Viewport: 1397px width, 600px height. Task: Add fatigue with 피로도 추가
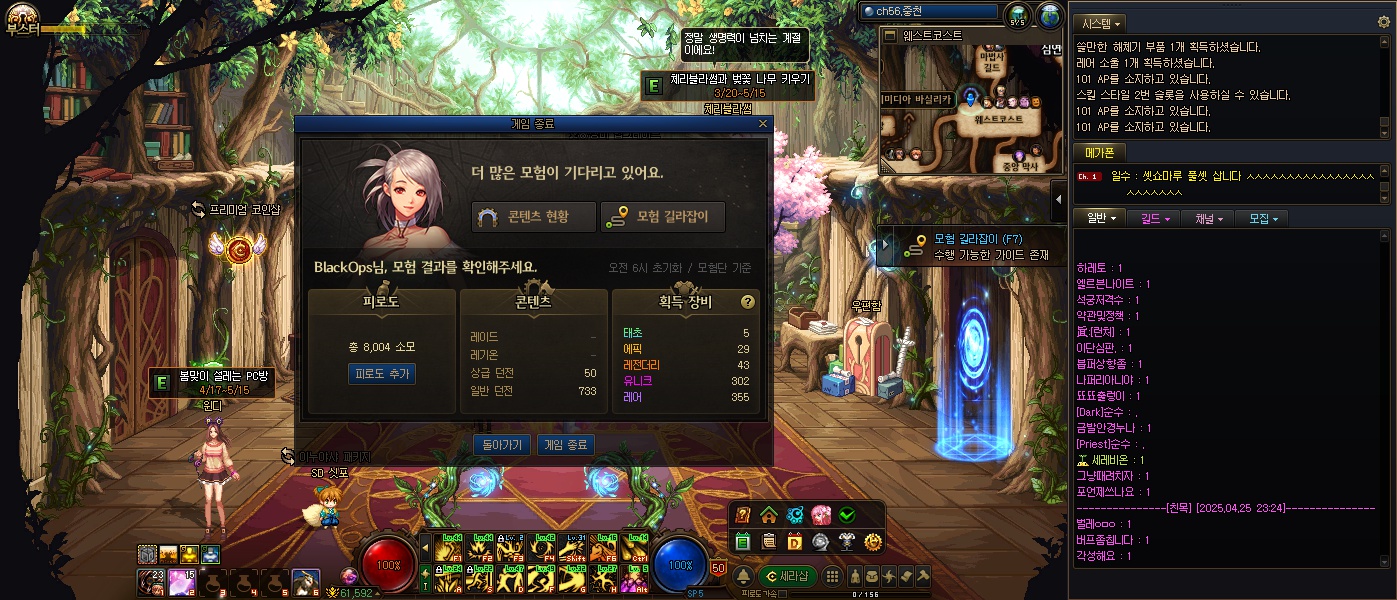click(x=381, y=373)
